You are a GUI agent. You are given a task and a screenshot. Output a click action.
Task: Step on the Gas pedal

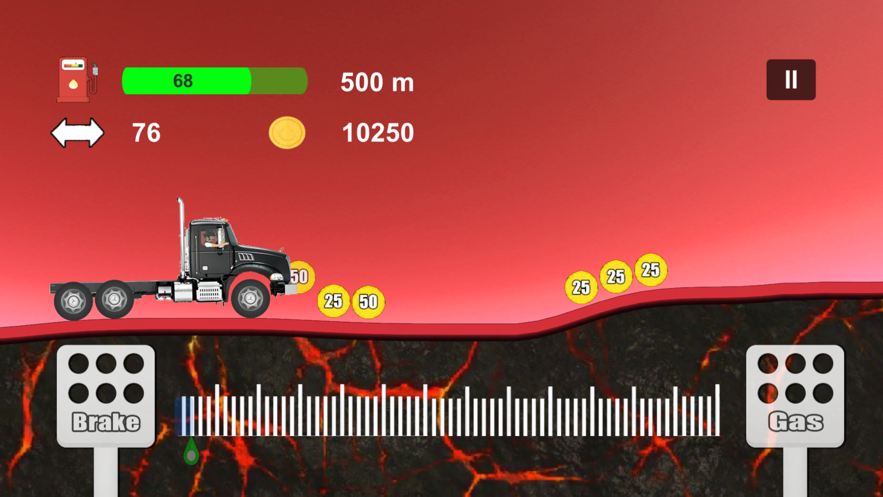click(x=795, y=395)
